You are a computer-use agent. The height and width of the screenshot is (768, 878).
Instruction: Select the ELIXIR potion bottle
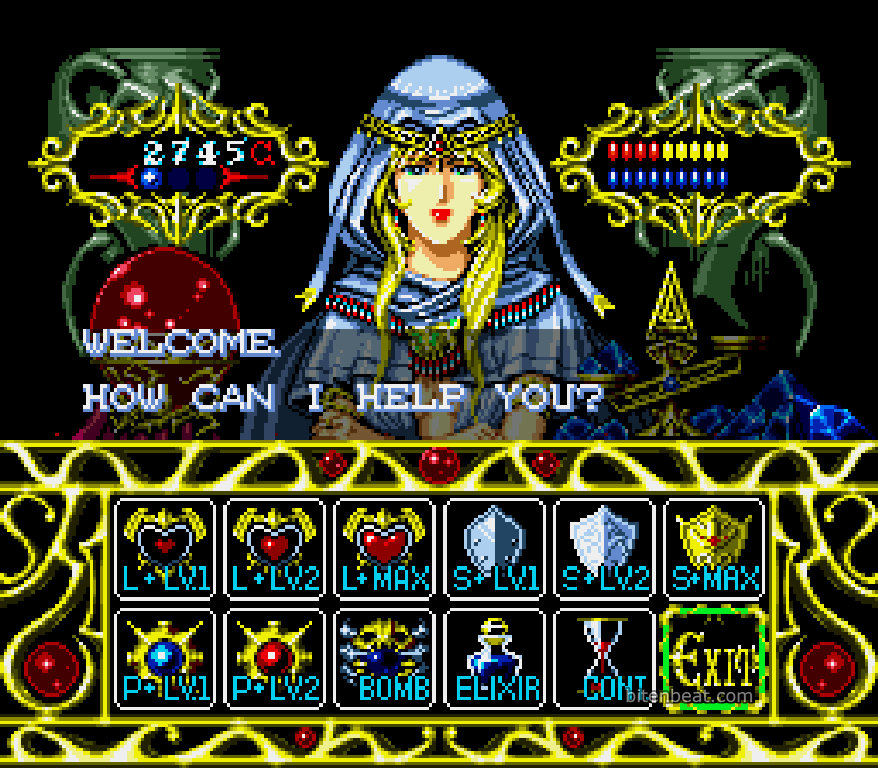[495, 659]
